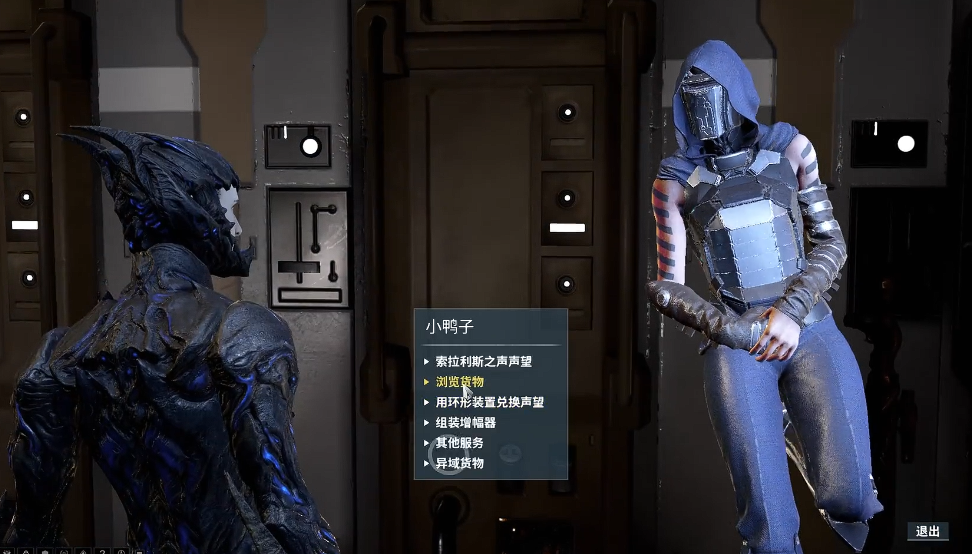Select 其他服务 other services
This screenshot has height=554, width=972.
click(x=460, y=443)
